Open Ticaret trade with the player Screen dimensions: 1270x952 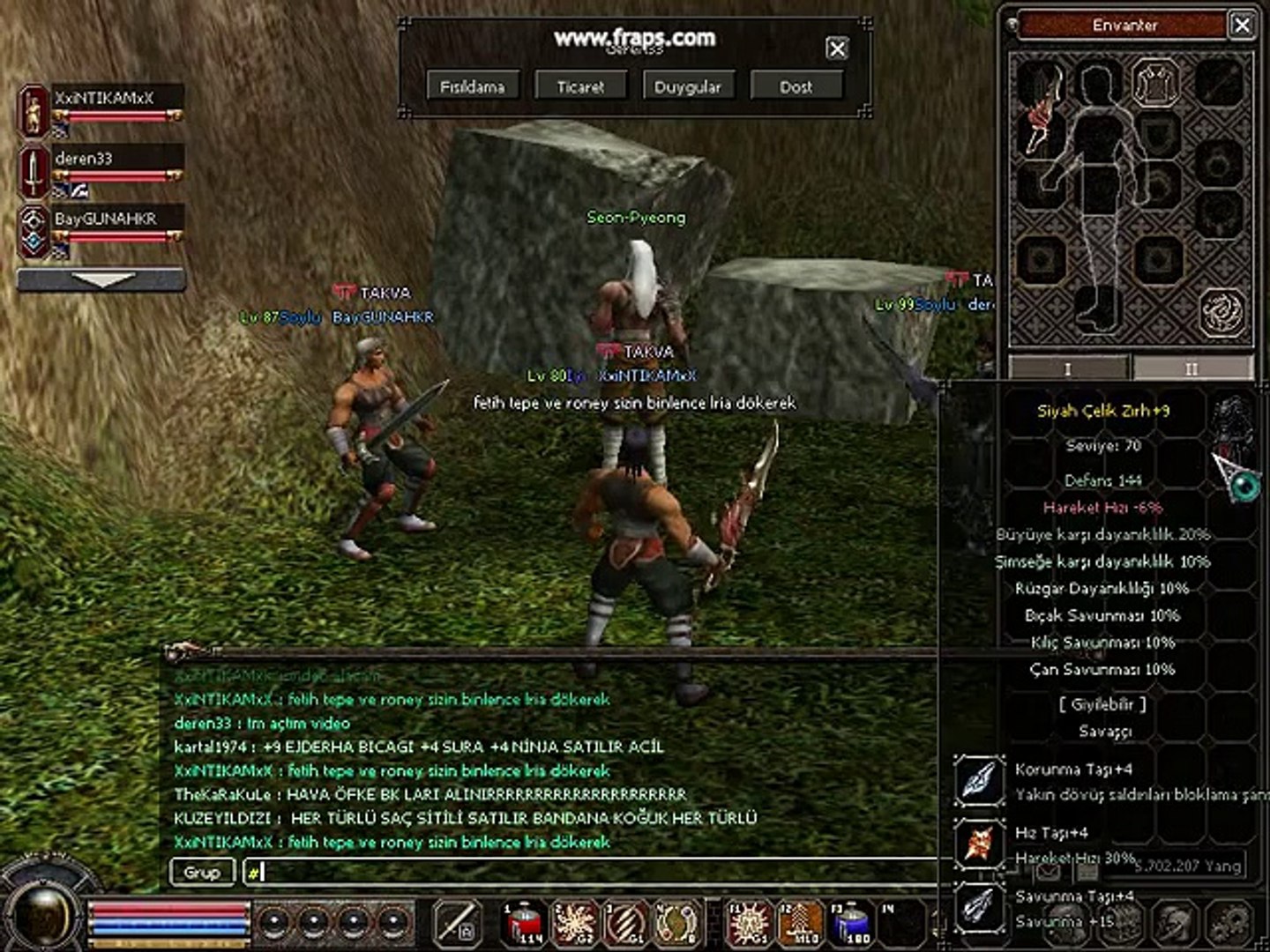click(580, 86)
